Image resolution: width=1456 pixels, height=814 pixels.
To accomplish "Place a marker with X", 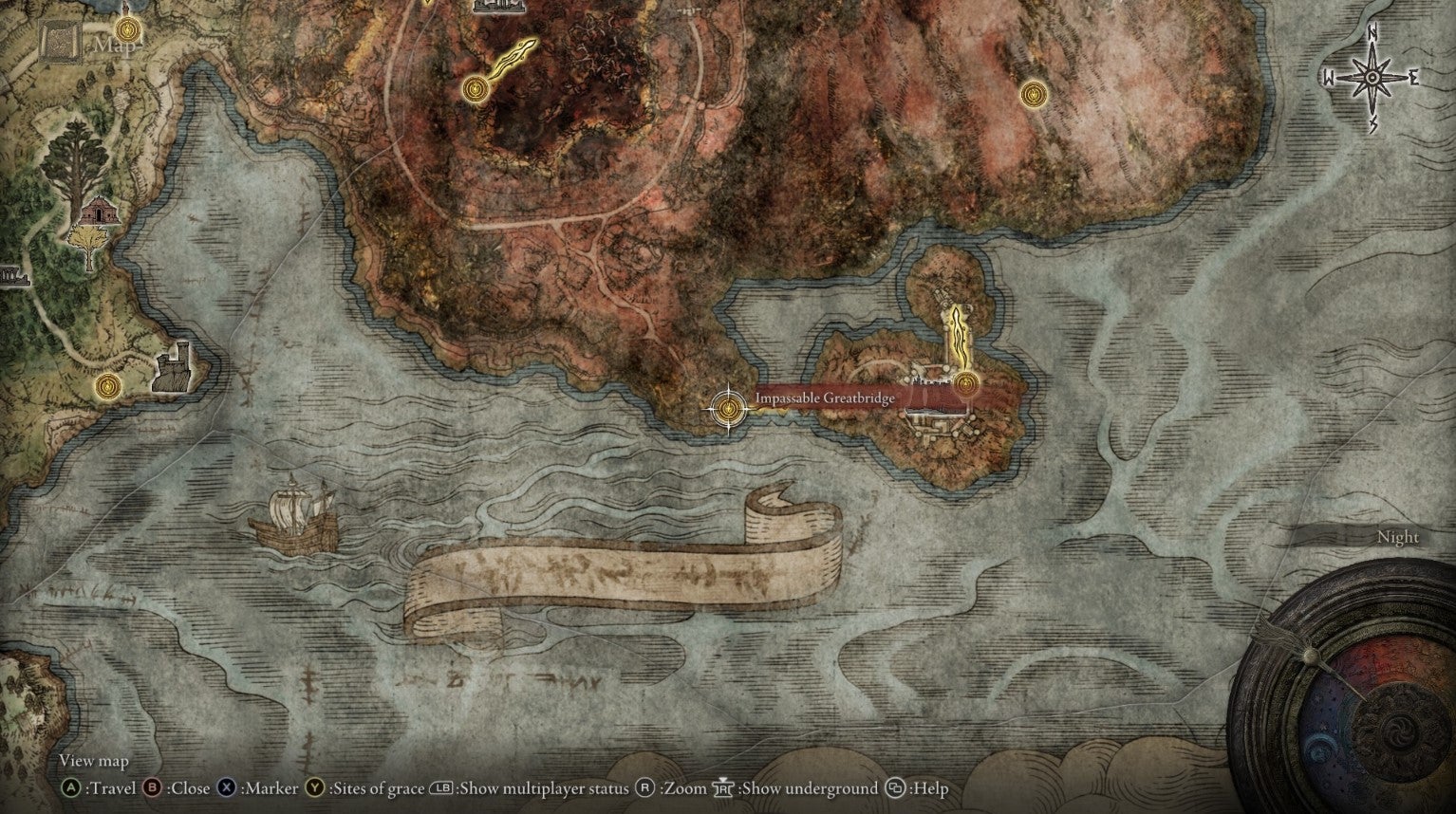I will (x=225, y=788).
